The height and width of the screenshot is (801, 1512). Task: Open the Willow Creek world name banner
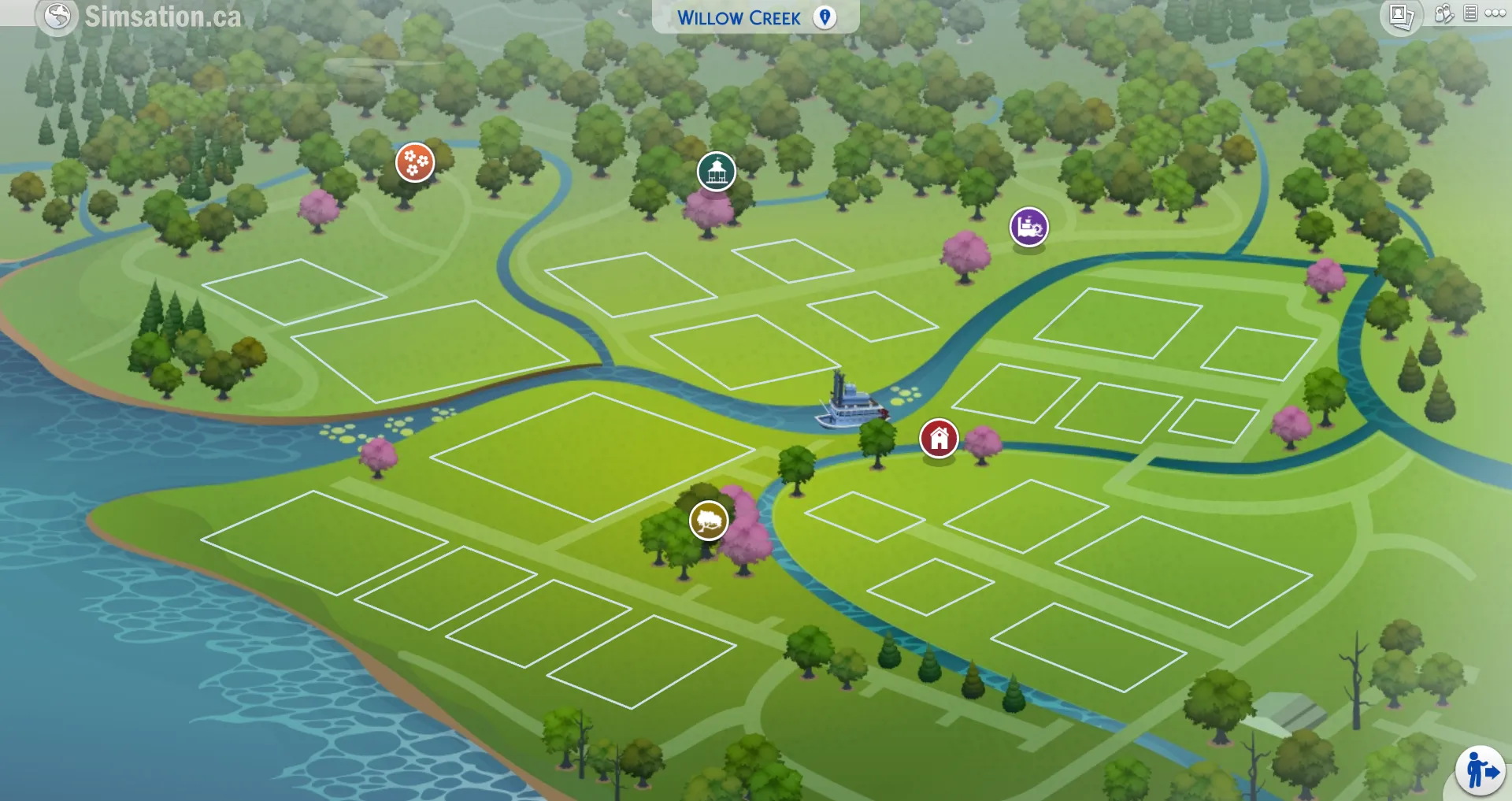[x=741, y=17]
